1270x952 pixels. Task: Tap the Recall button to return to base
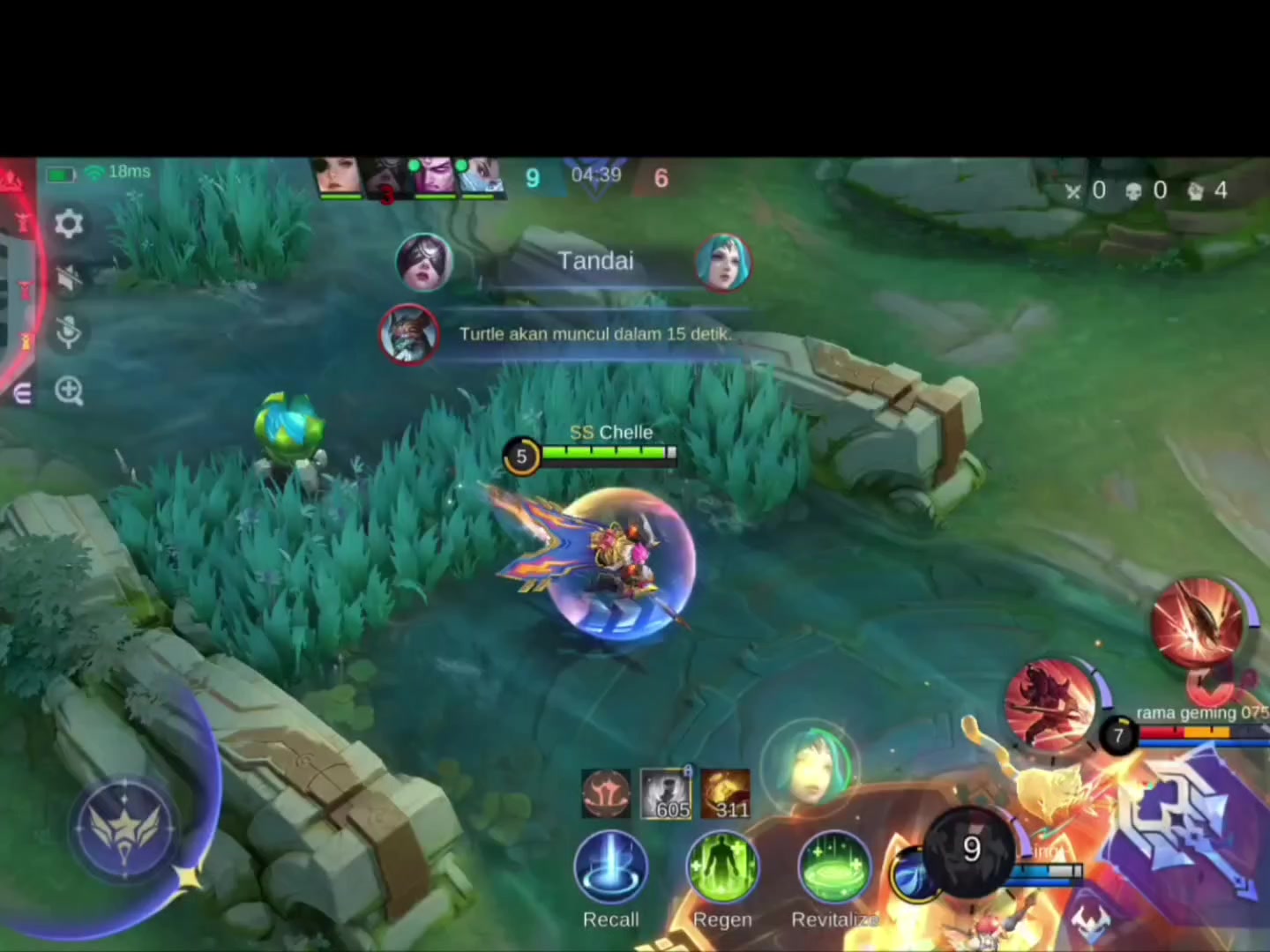pyautogui.click(x=611, y=868)
